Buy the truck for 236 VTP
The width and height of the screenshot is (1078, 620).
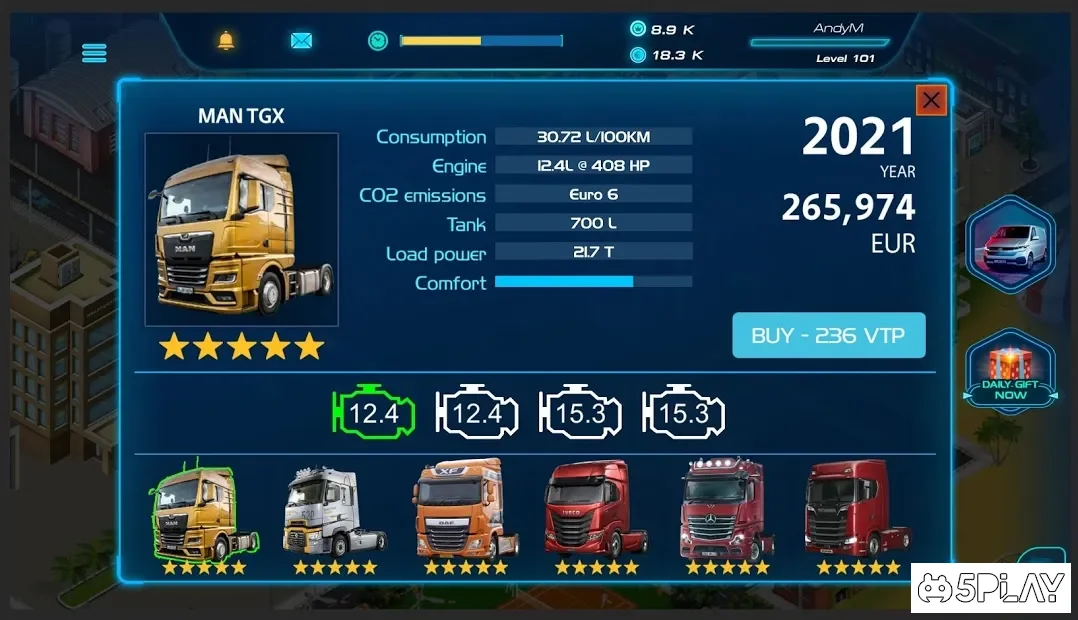tap(829, 336)
